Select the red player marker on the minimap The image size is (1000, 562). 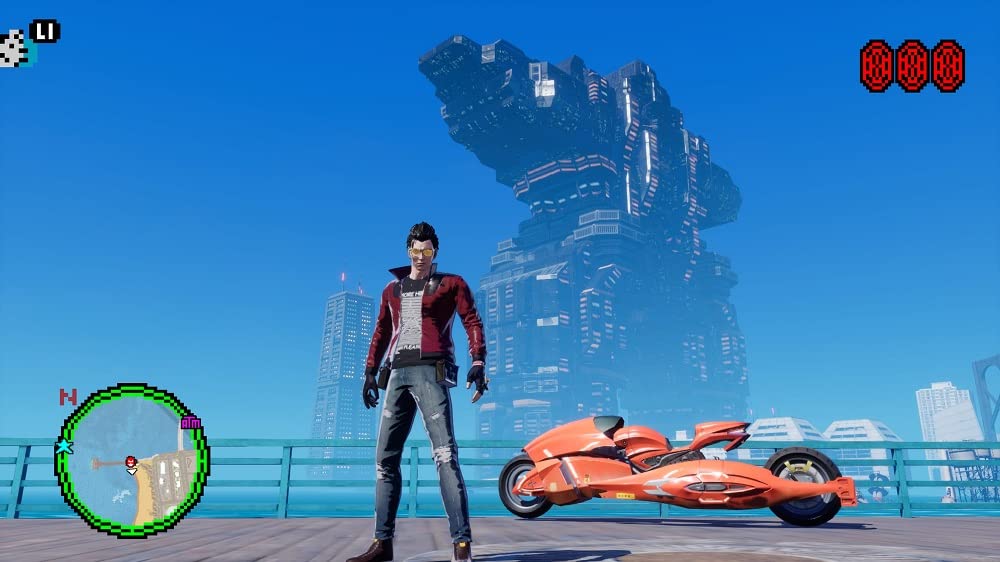[130, 461]
